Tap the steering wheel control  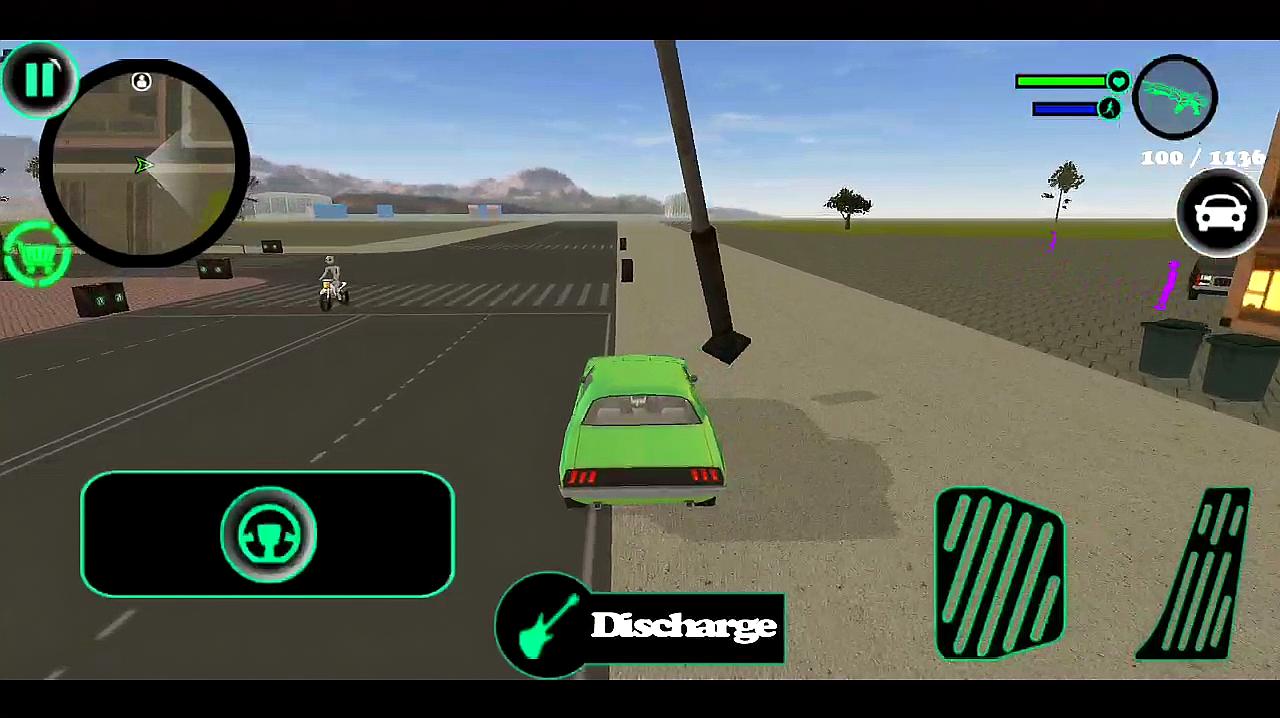268,534
